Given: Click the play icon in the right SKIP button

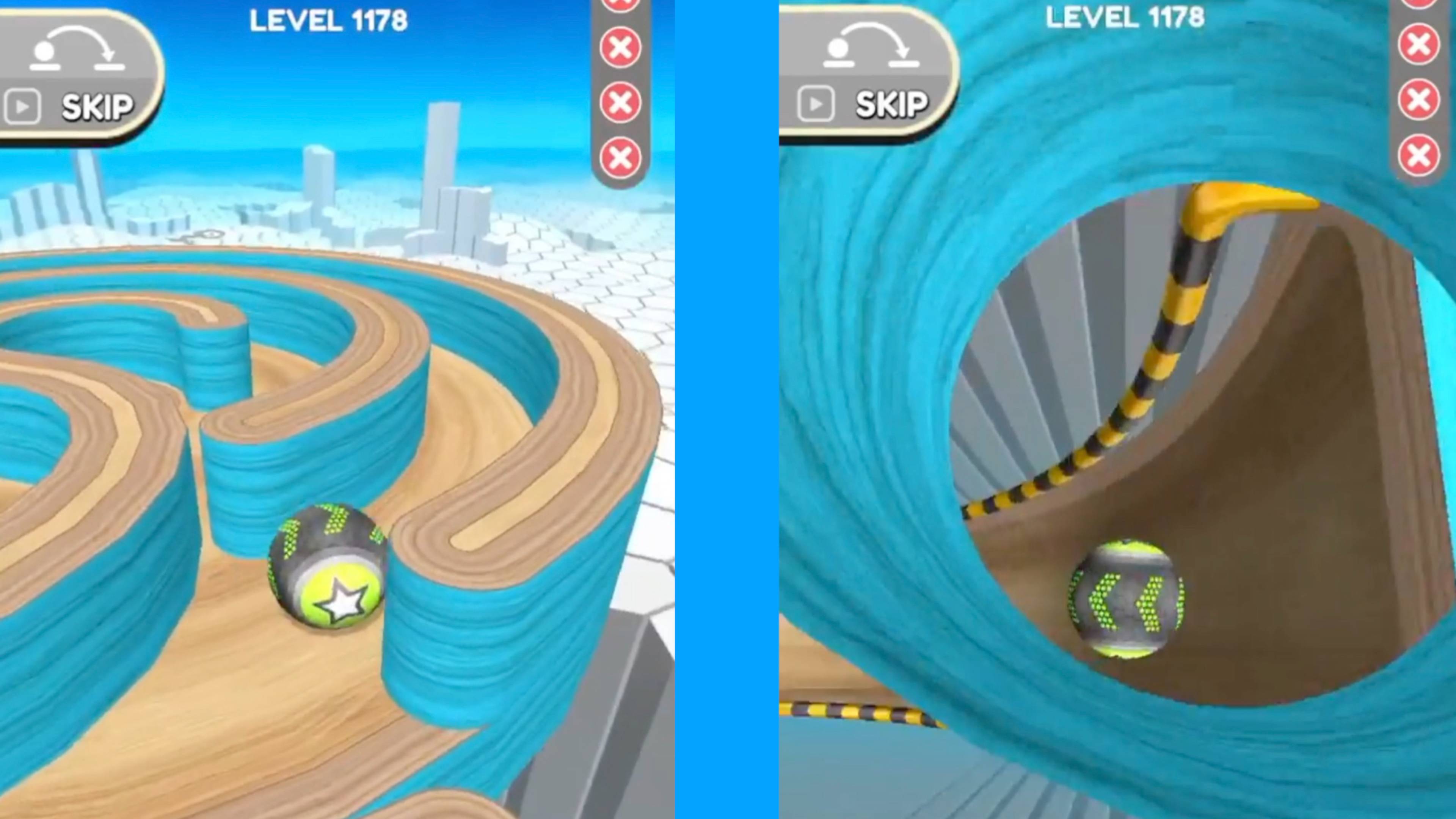Looking at the screenshot, I should [816, 105].
